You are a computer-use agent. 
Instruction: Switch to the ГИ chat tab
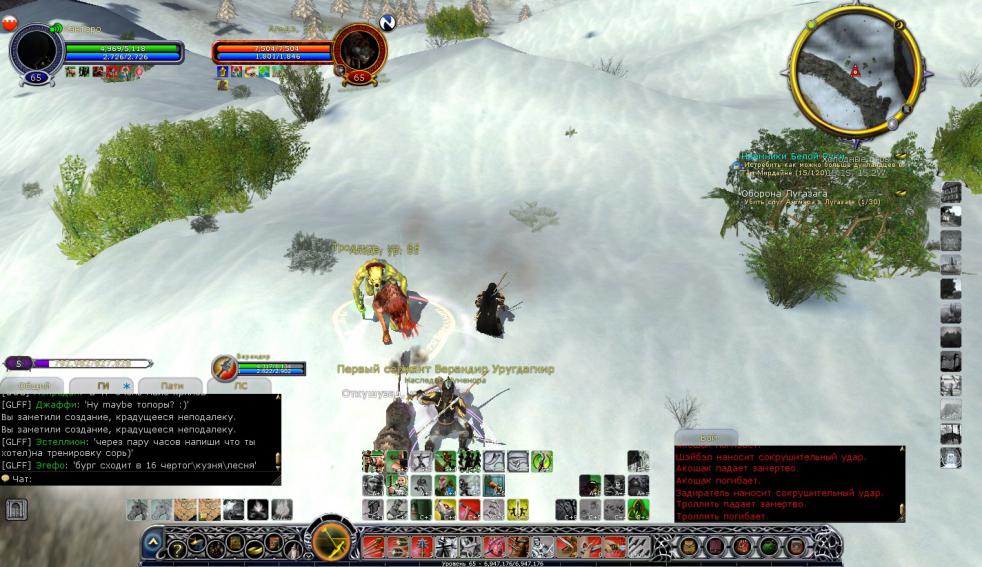(103, 385)
